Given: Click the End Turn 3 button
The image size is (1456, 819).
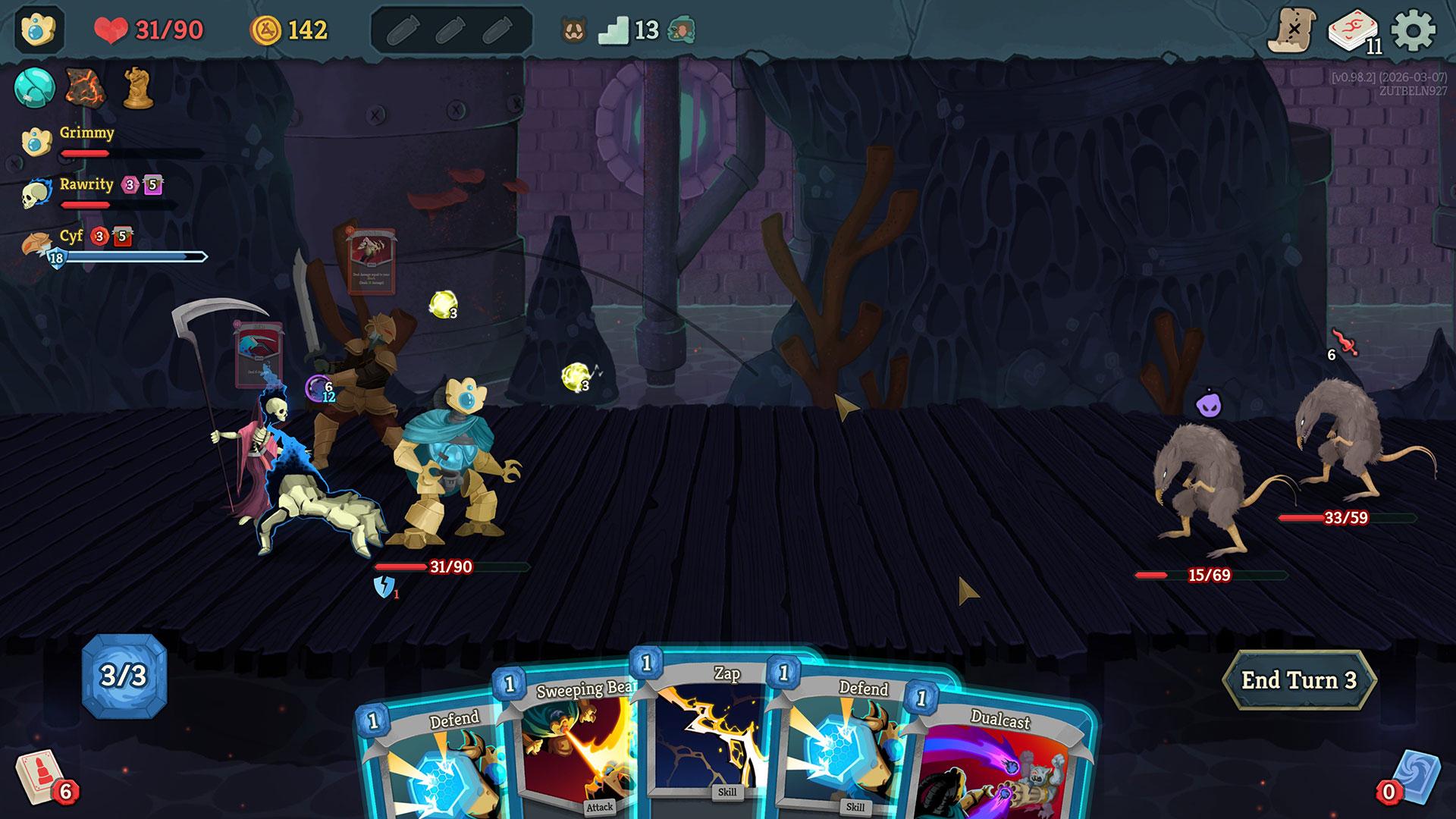Looking at the screenshot, I should pos(1298,680).
